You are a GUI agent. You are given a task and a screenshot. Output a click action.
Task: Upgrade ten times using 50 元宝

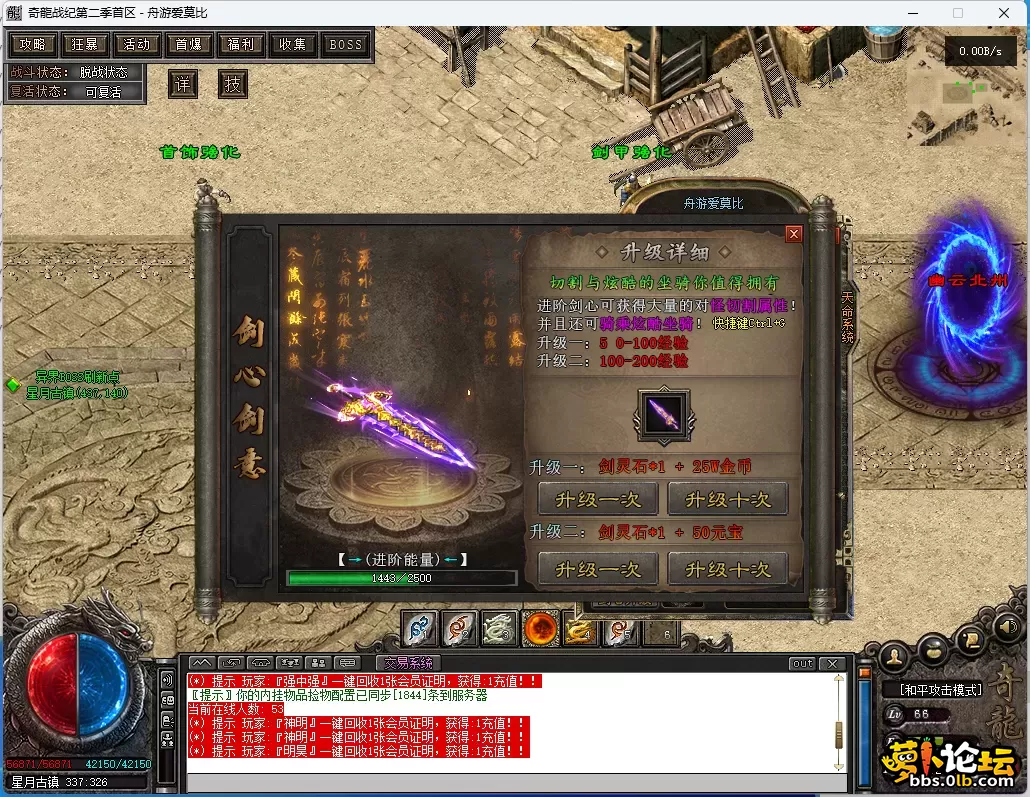[727, 569]
